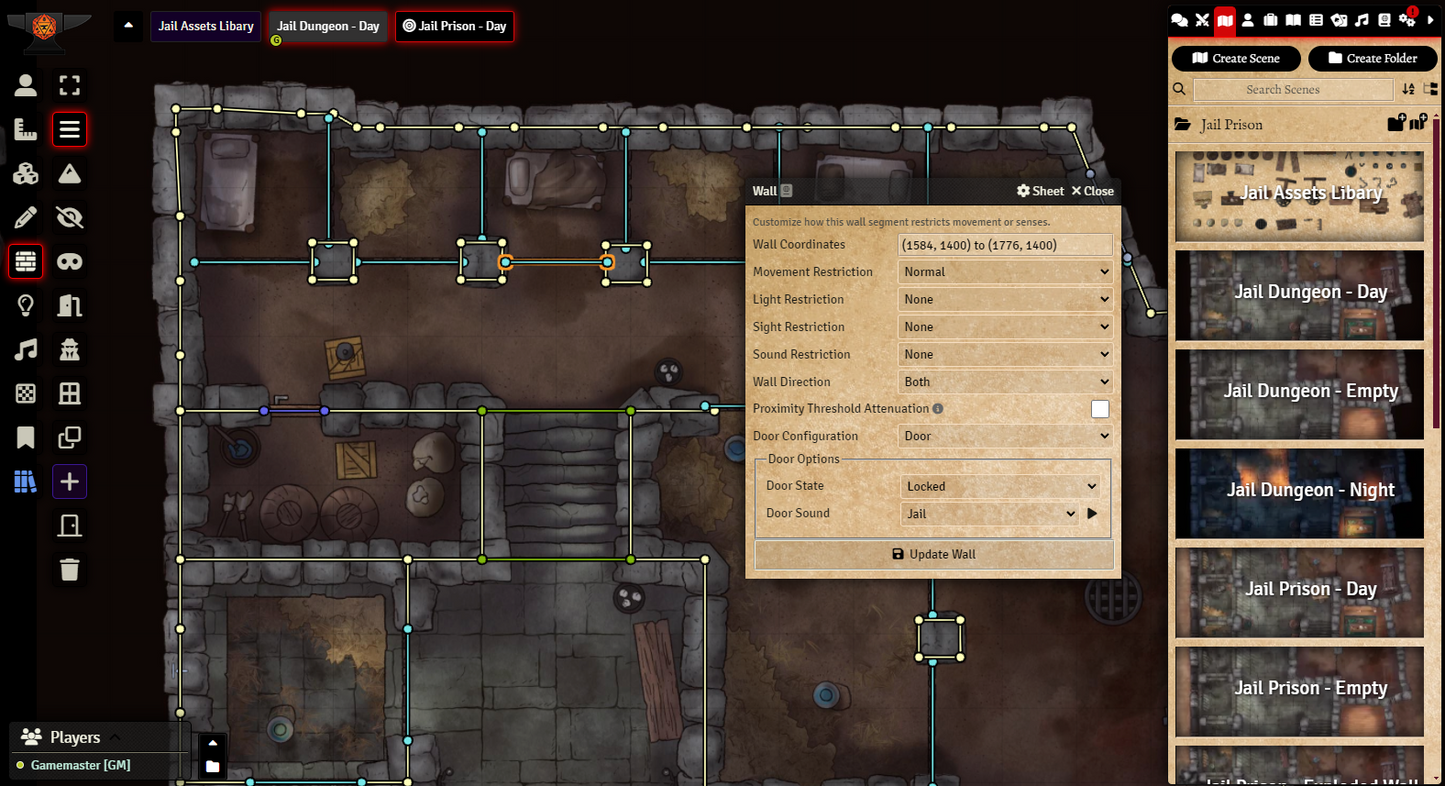Screen dimensions: 1445x786
Task: Create a new scene
Action: click(1236, 58)
